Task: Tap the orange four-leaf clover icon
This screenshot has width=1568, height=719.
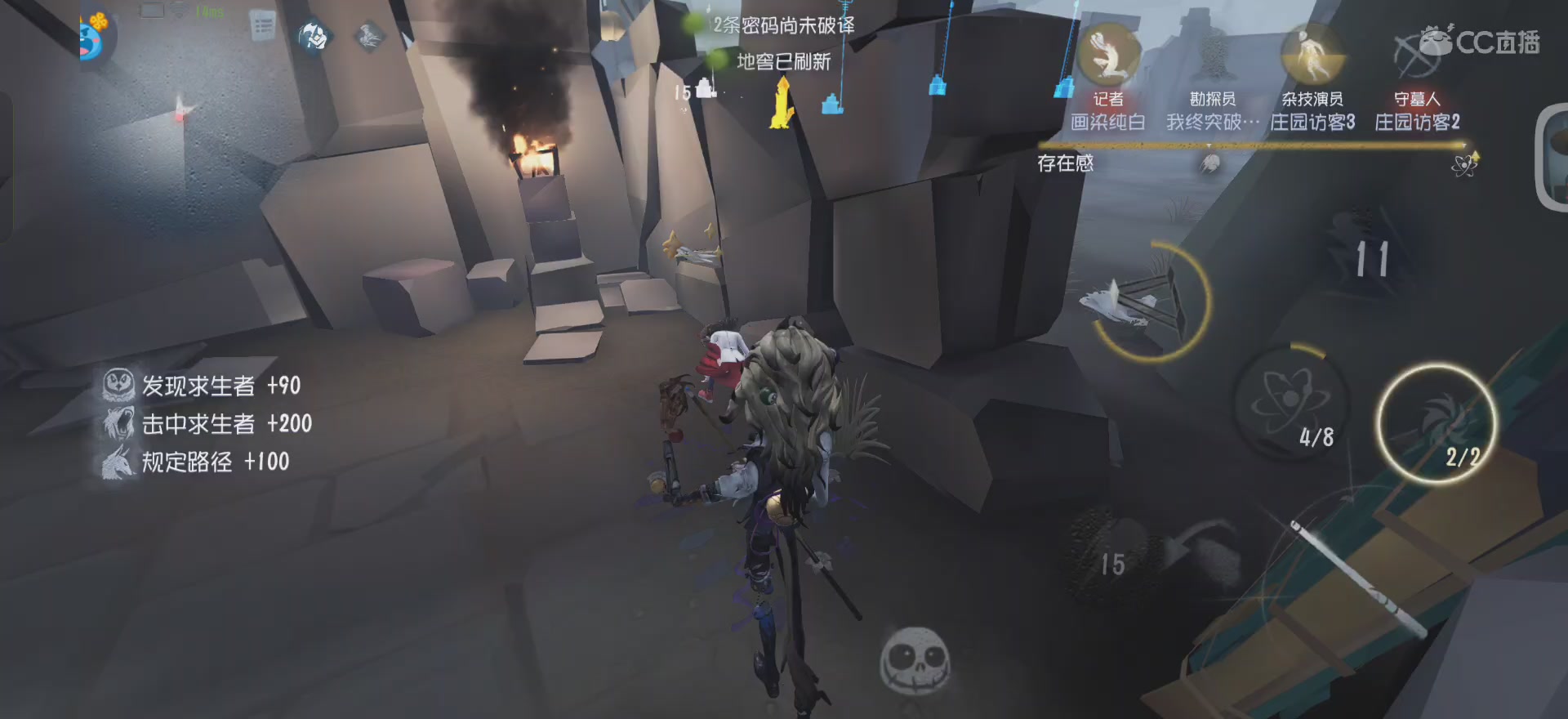Action: click(x=99, y=21)
